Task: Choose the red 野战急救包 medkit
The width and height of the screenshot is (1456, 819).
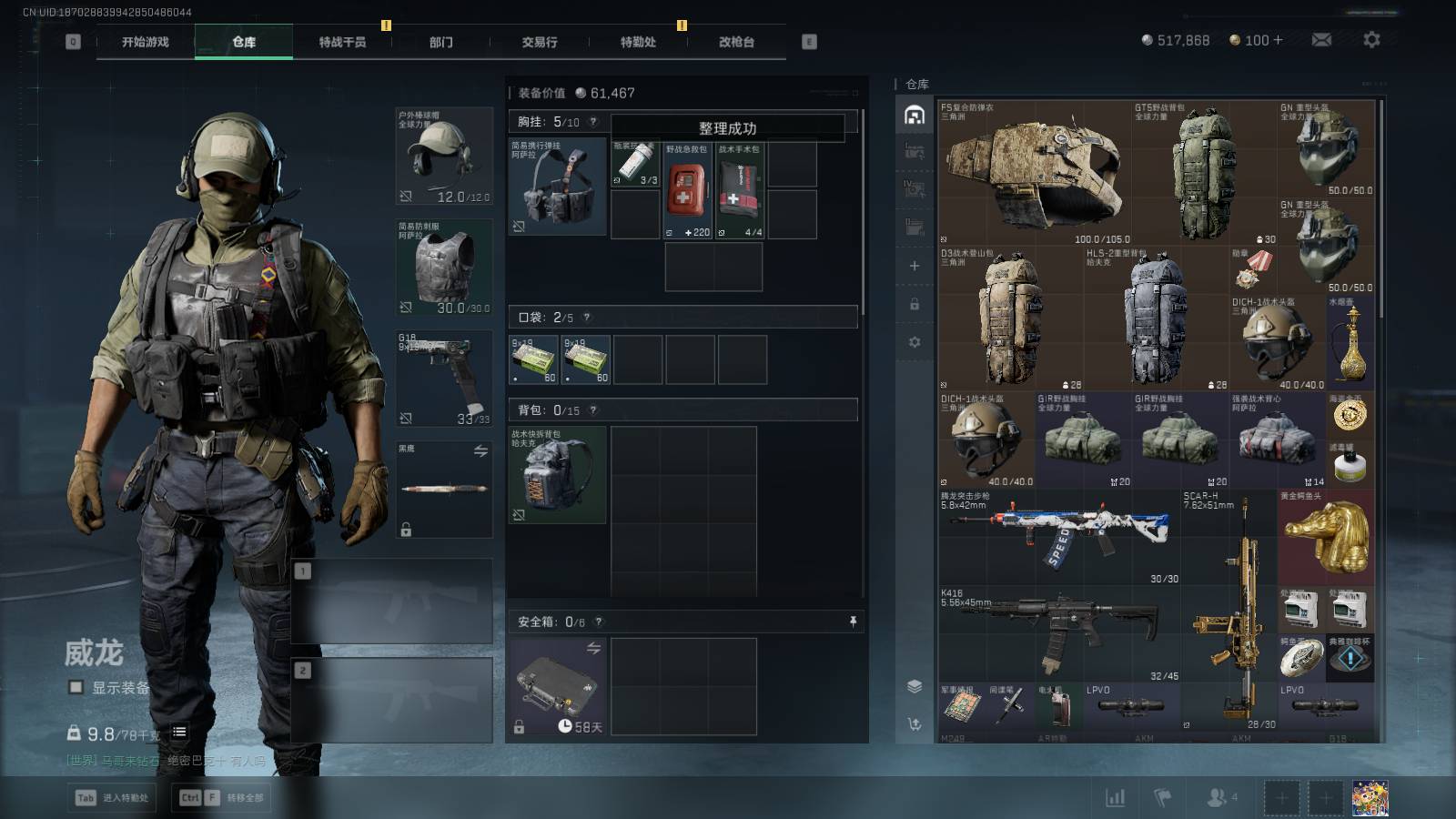Action: (x=688, y=190)
